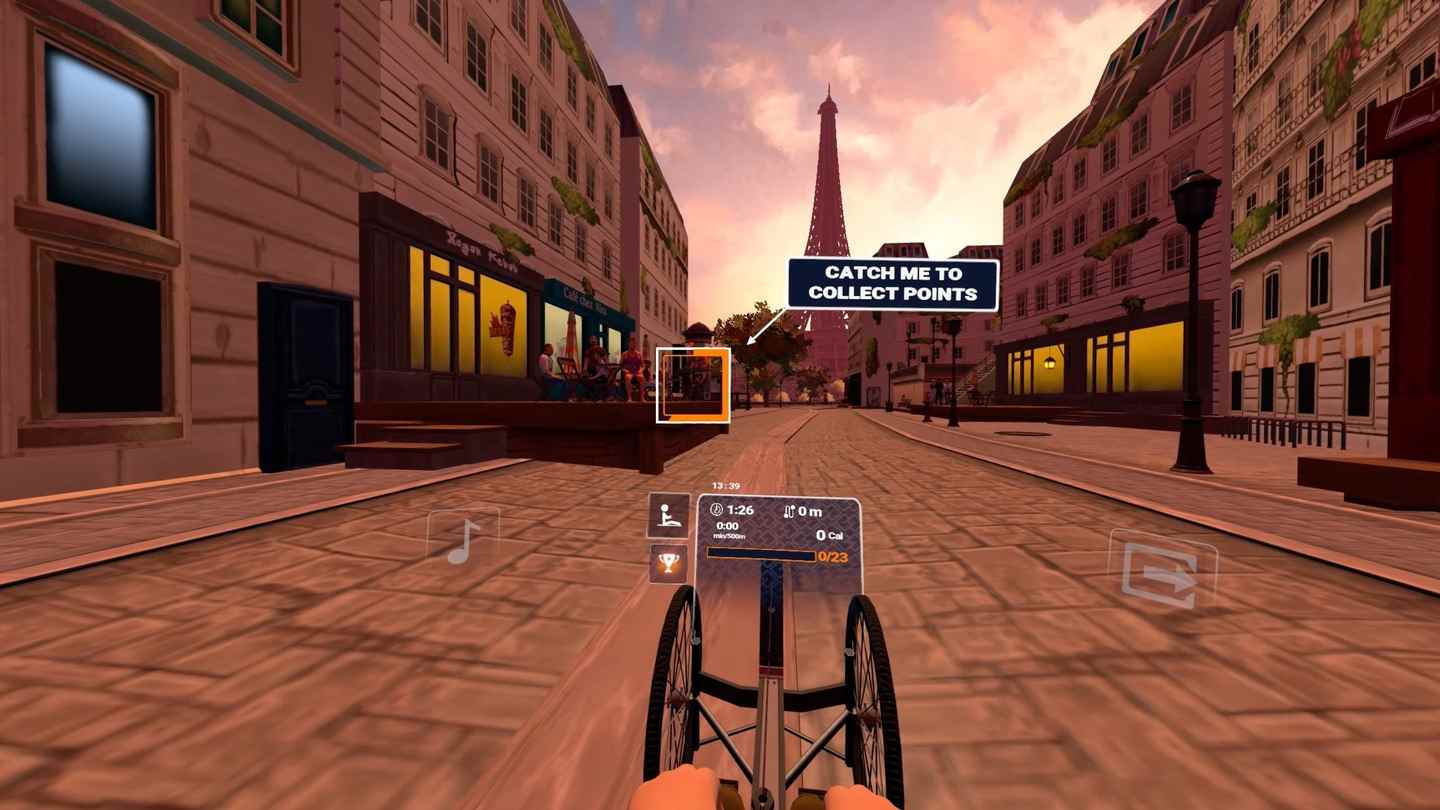
Task: Click the seated posture icon above the trophy
Action: [x=668, y=514]
